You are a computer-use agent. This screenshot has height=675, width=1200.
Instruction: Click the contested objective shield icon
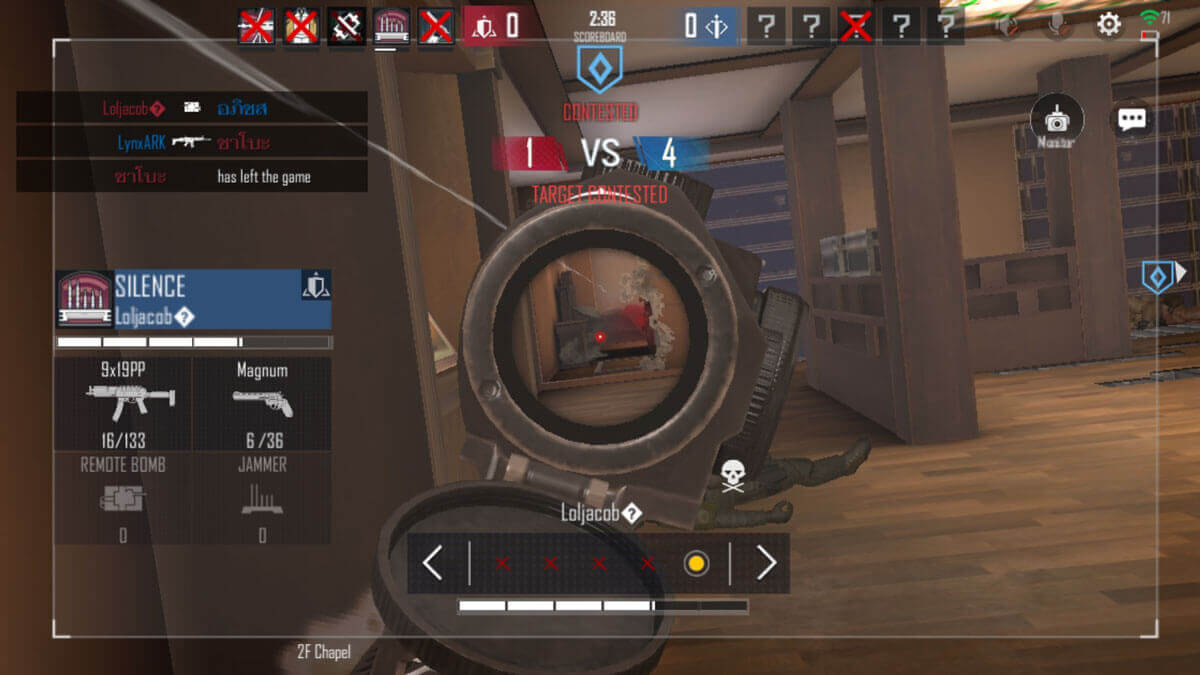pos(600,70)
